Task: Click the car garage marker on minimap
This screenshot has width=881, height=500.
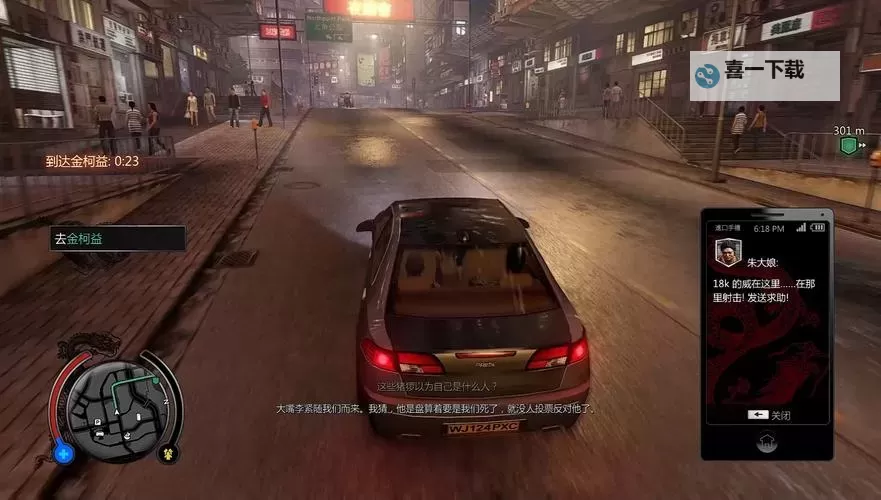Action: pos(98,435)
